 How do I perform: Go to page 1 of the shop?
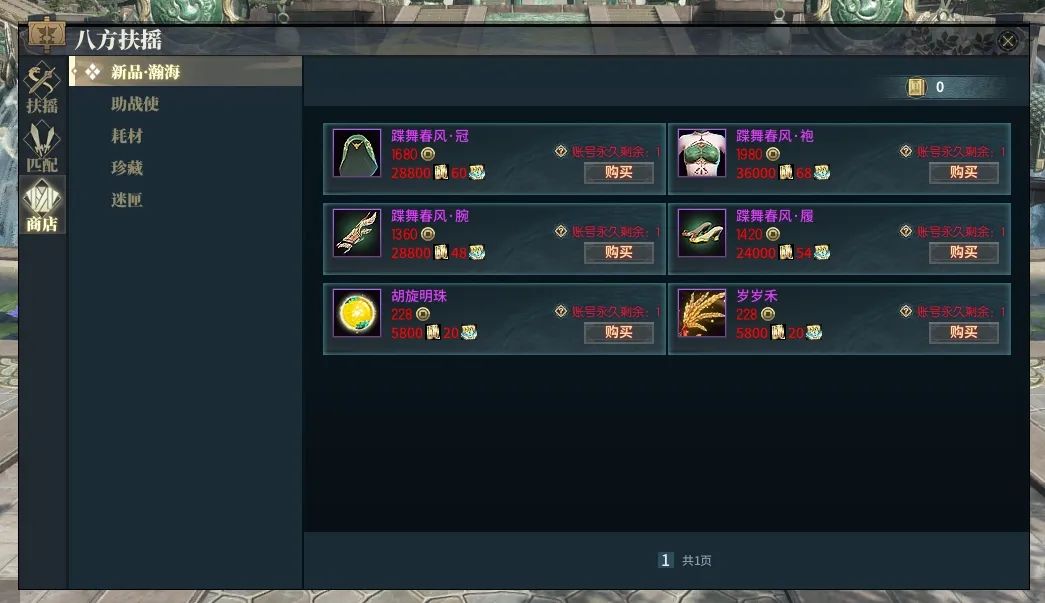coord(665,561)
